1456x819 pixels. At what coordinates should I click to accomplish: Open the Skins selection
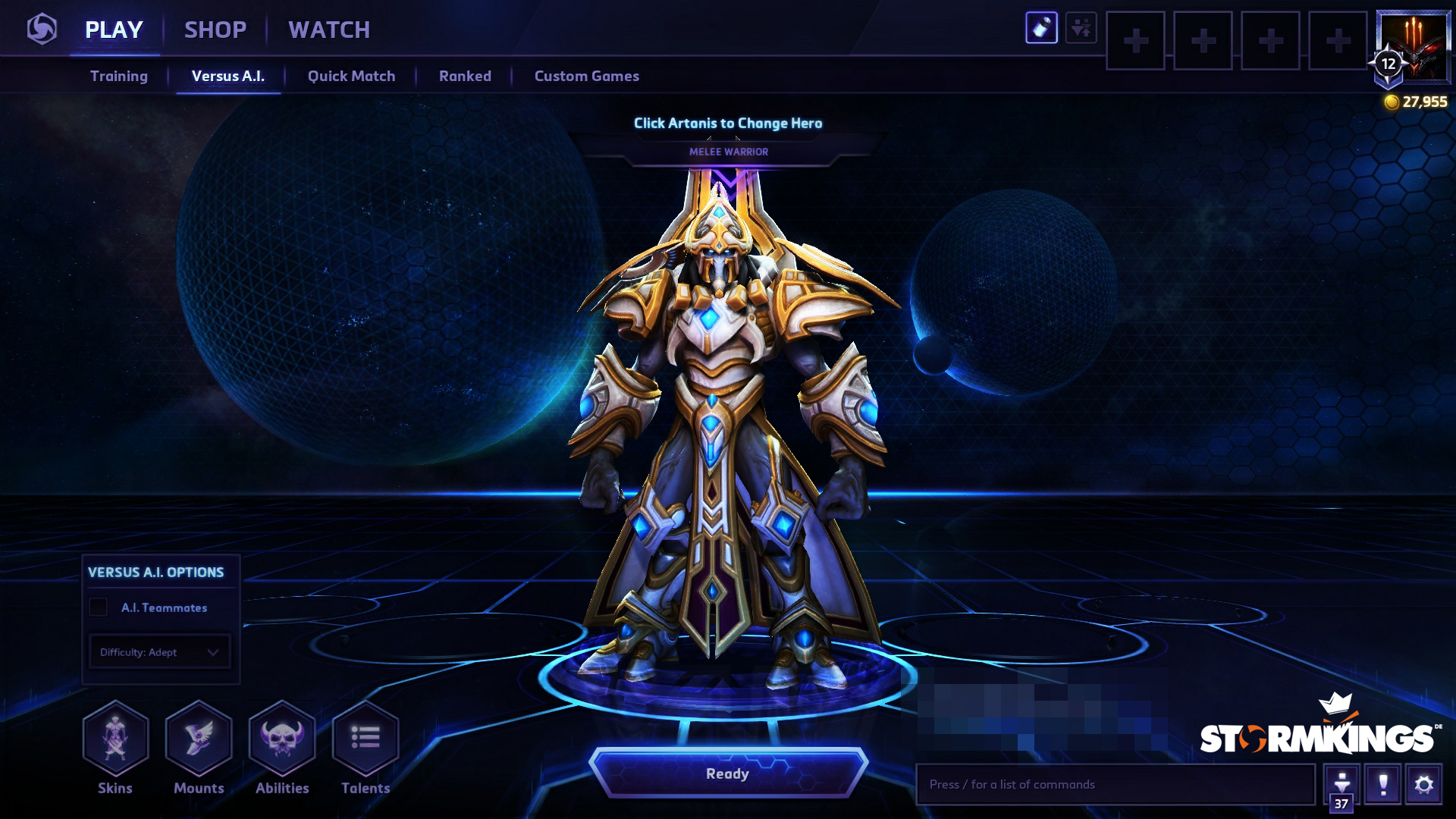[x=115, y=739]
